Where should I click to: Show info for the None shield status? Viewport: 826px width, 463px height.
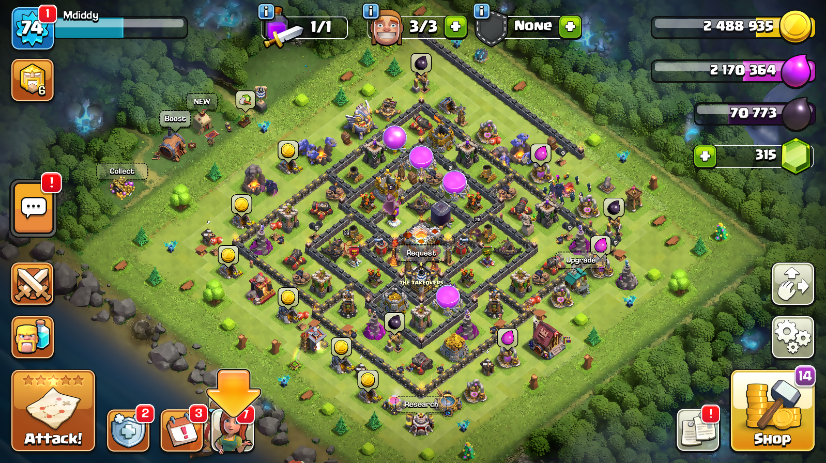481,11
